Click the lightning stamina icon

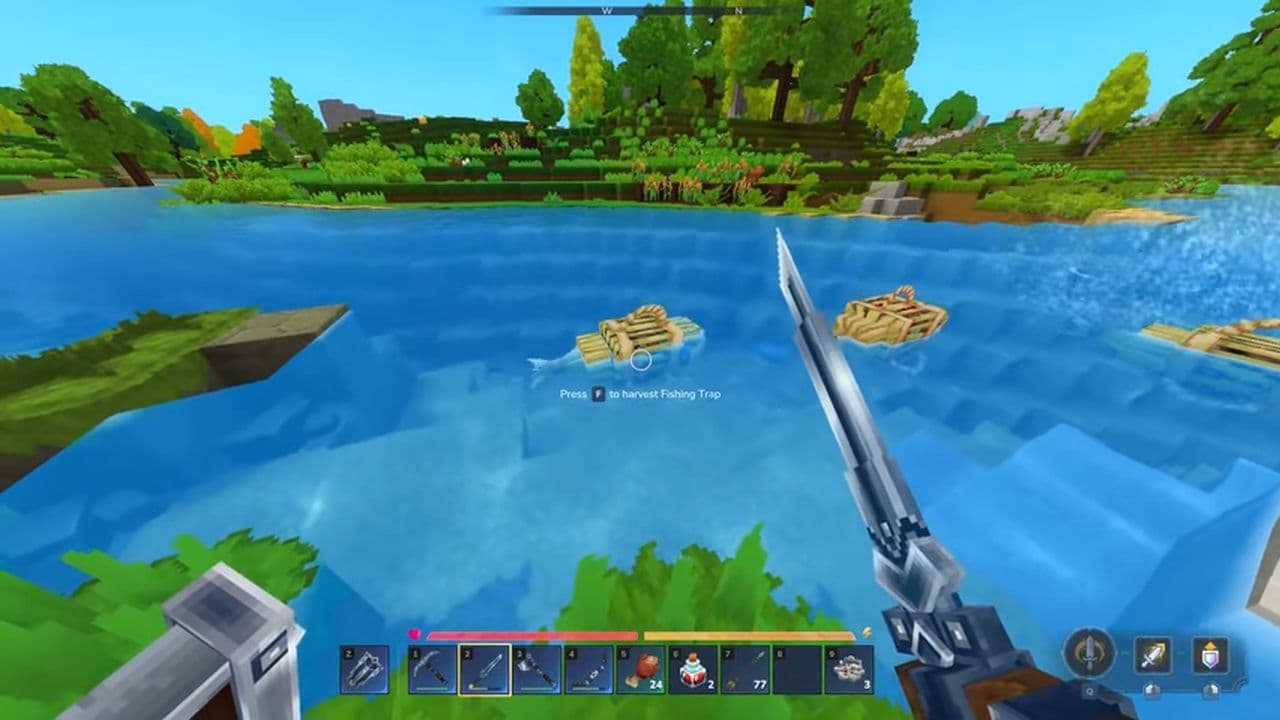coord(866,635)
